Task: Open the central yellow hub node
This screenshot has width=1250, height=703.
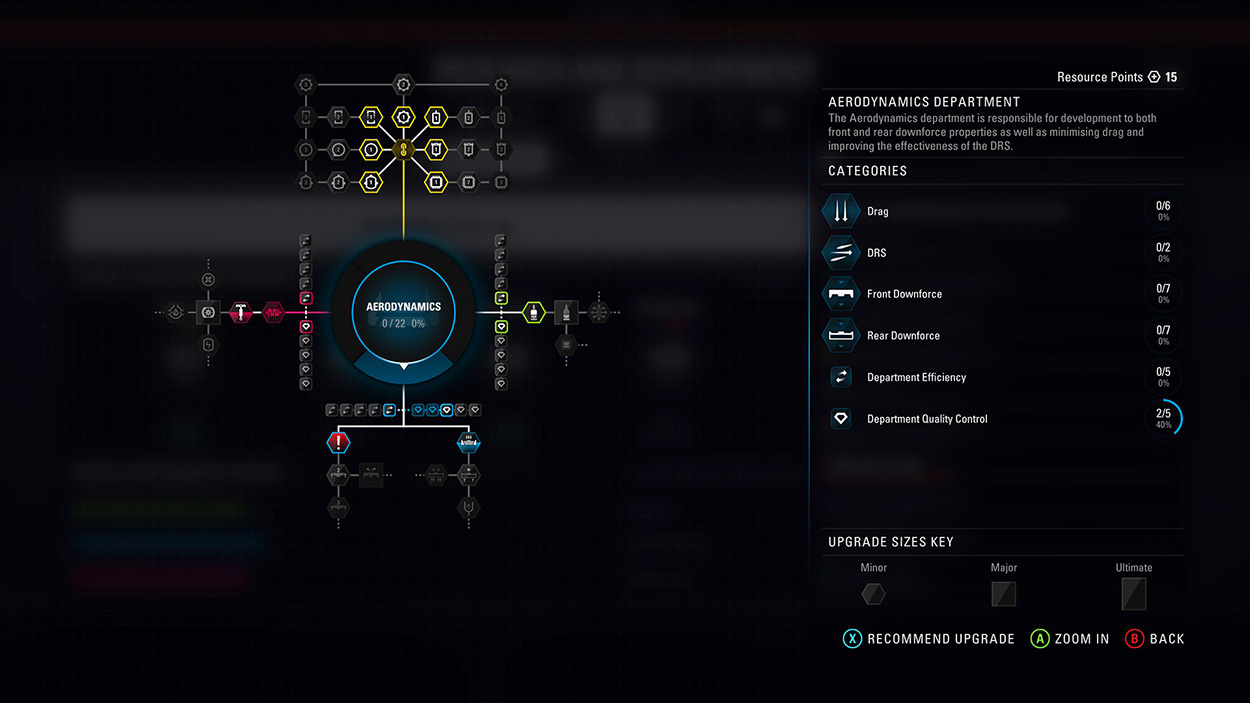Action: tap(404, 149)
